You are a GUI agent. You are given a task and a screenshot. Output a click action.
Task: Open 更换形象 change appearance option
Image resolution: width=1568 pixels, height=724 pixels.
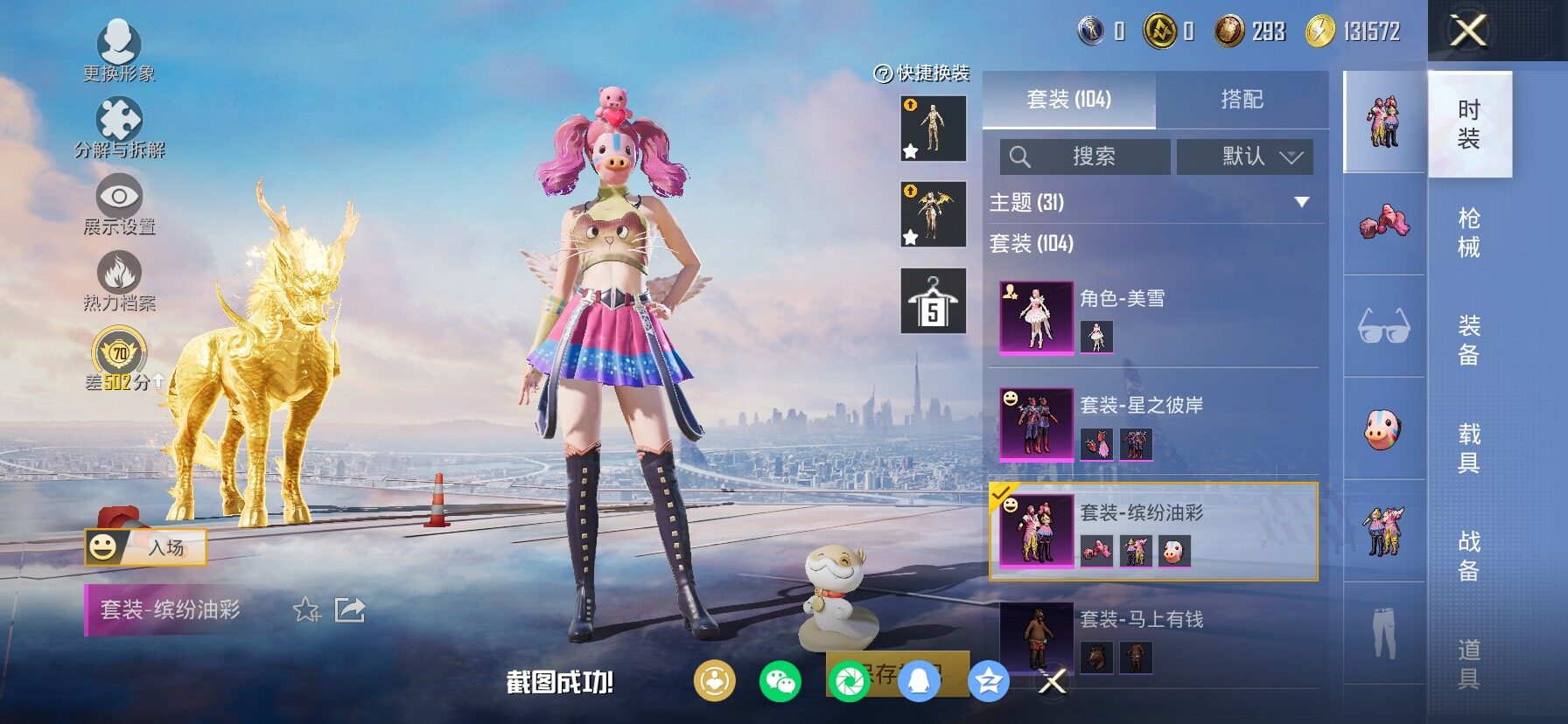[119, 50]
